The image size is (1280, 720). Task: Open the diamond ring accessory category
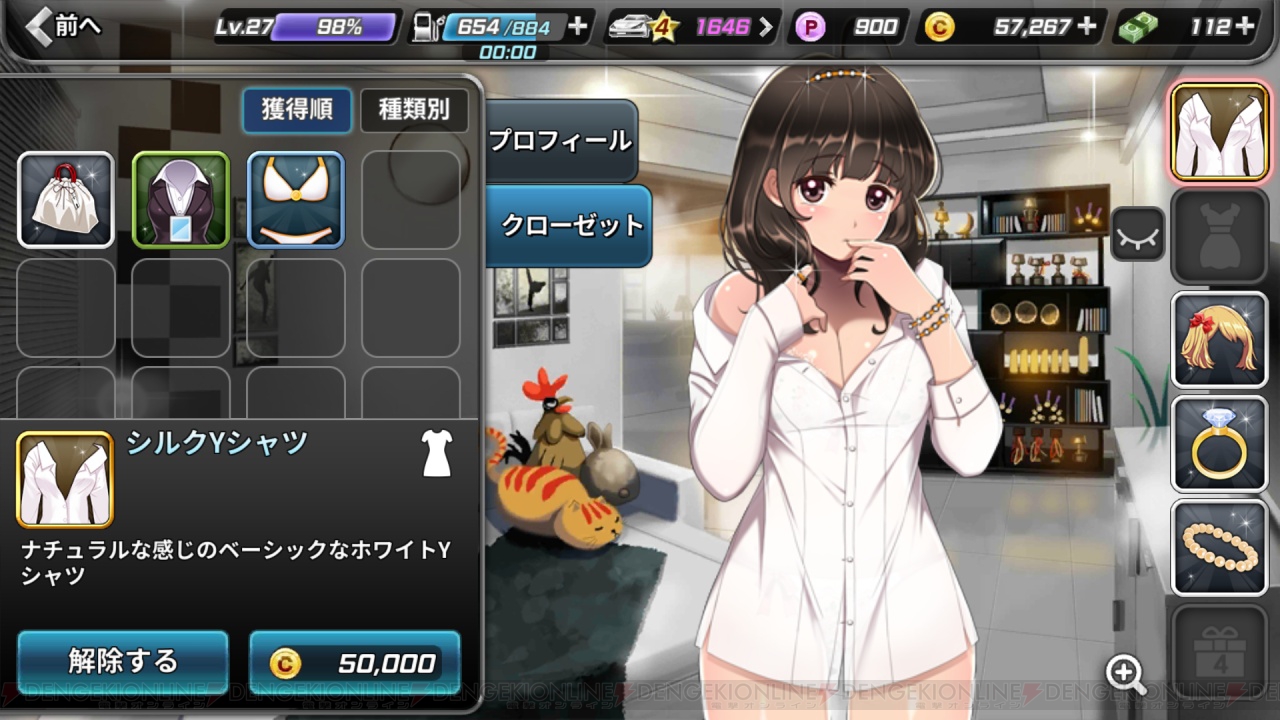1219,443
